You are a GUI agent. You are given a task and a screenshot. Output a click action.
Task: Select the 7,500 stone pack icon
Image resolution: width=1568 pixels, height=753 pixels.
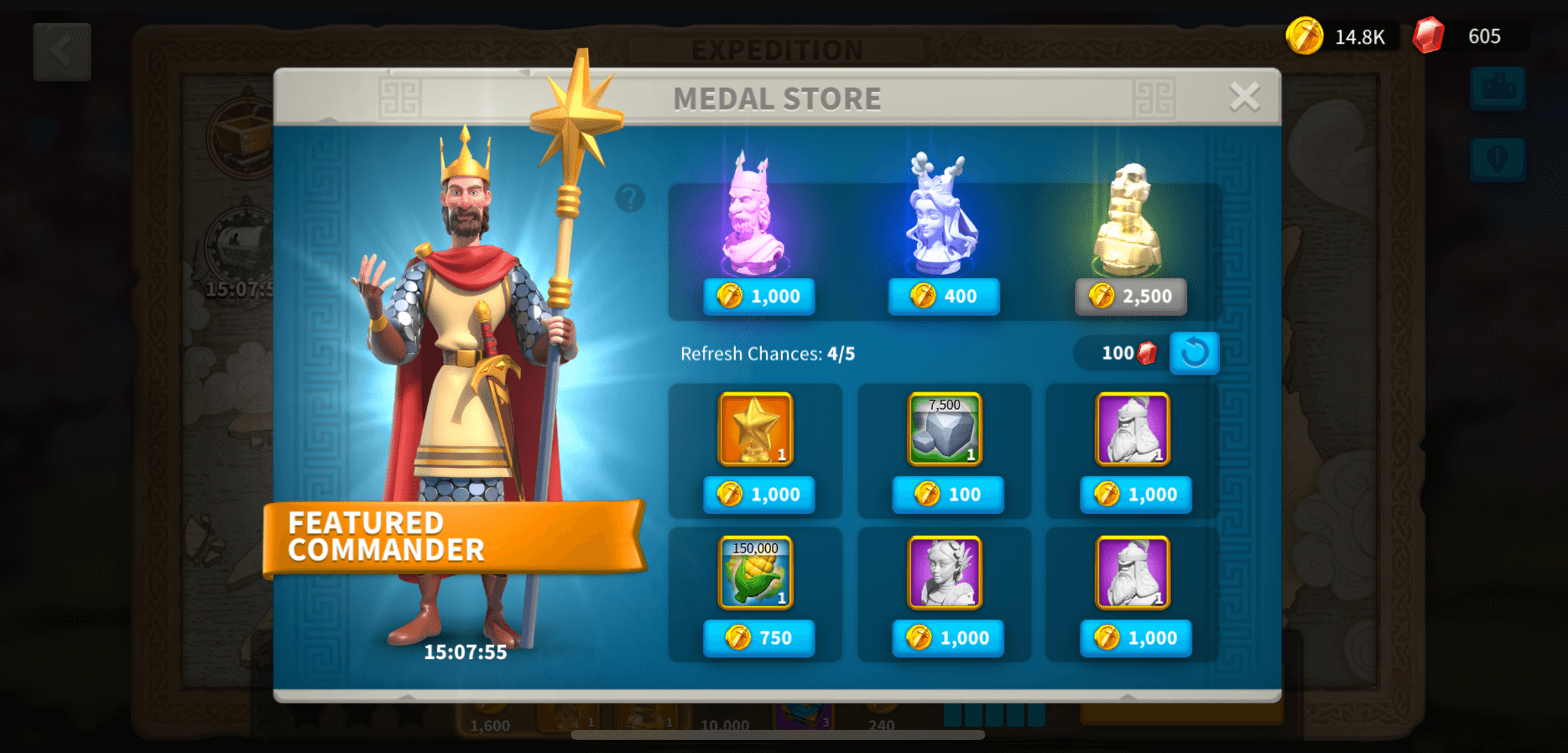(944, 429)
